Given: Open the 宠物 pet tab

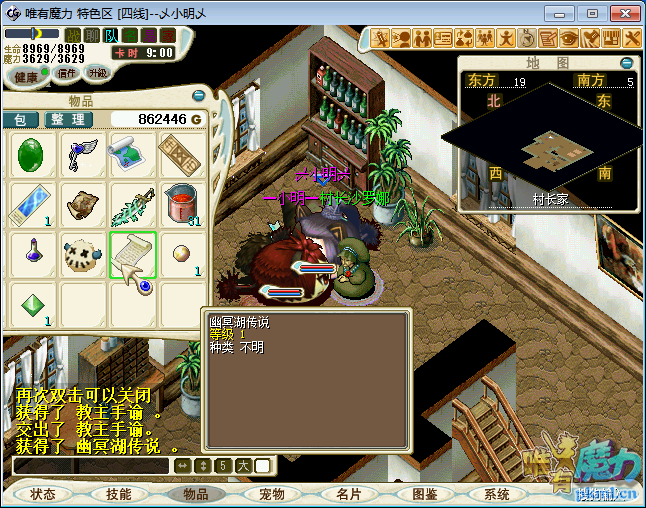Looking at the screenshot, I should tap(272, 494).
